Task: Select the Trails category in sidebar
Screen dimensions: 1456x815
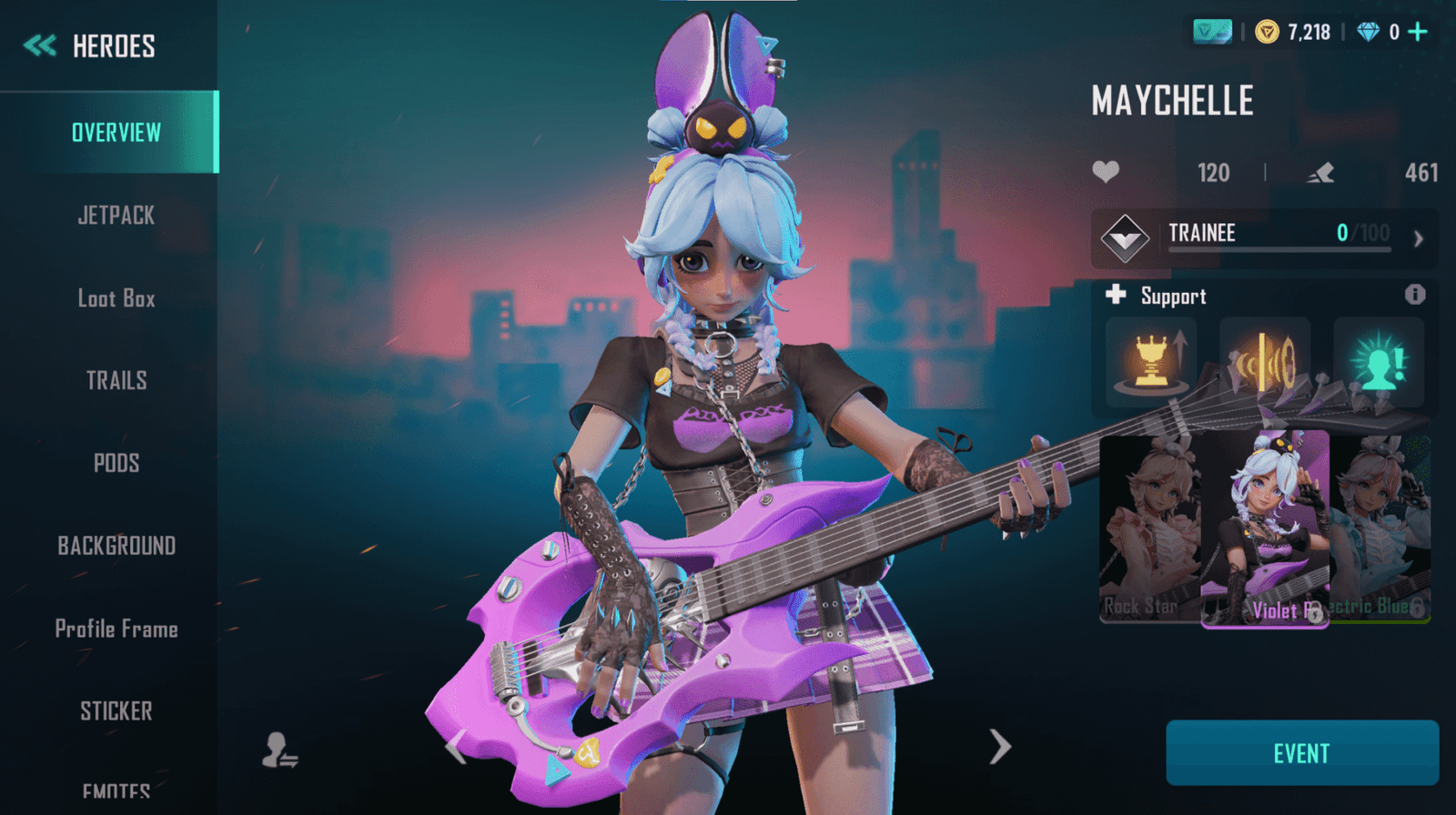Action: pos(116,380)
